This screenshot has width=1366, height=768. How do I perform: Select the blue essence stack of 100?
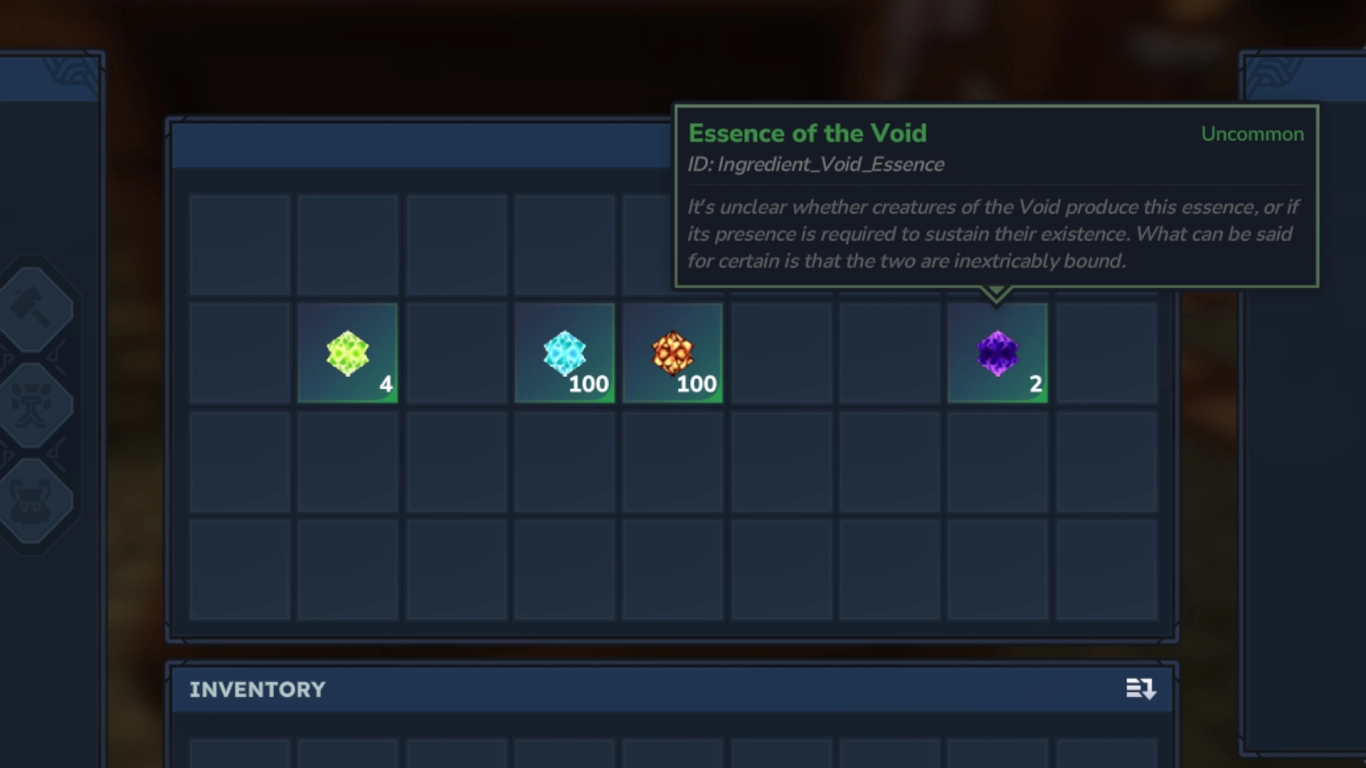click(564, 352)
